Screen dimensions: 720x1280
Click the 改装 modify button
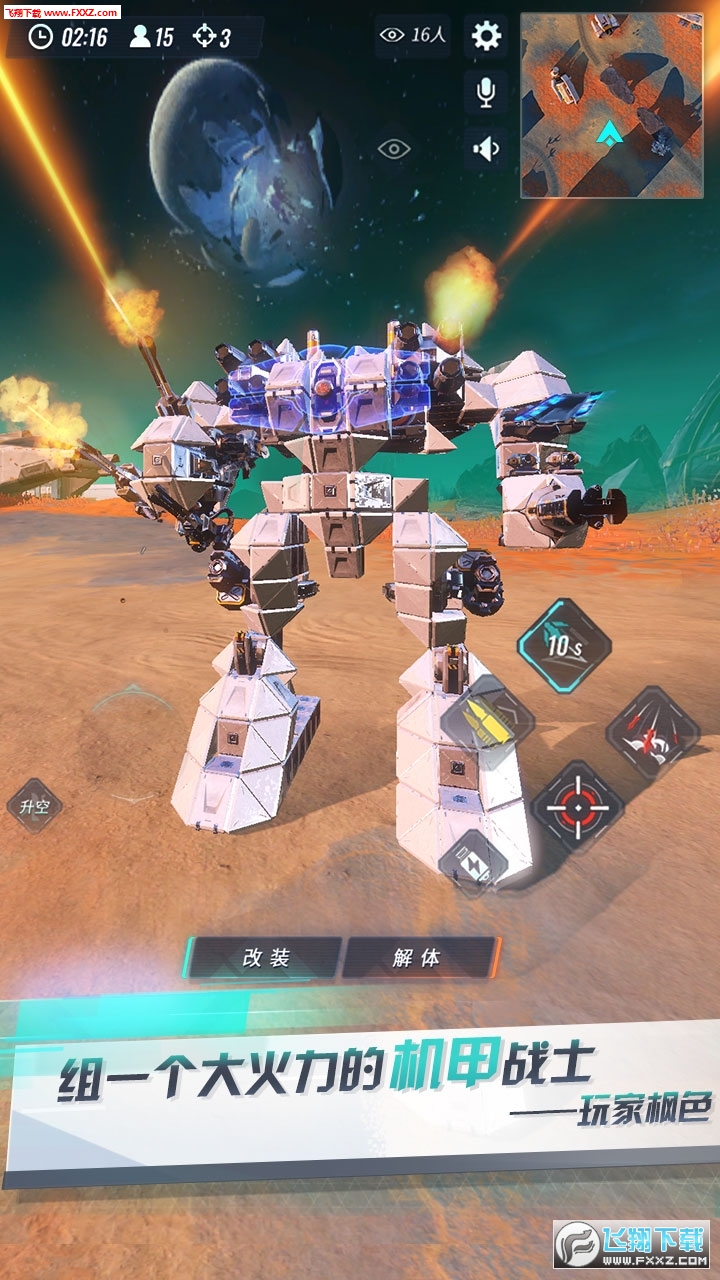click(266, 958)
